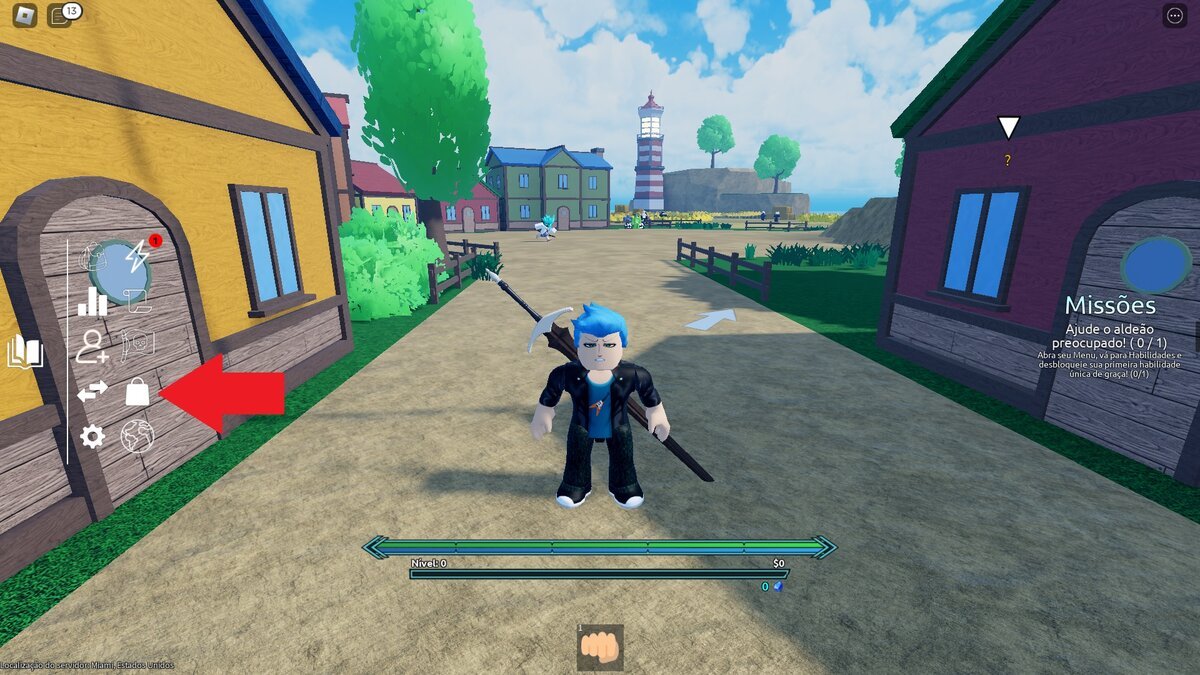The width and height of the screenshot is (1200, 675).
Task: Show the bar chart stats panel
Action: pos(92,301)
